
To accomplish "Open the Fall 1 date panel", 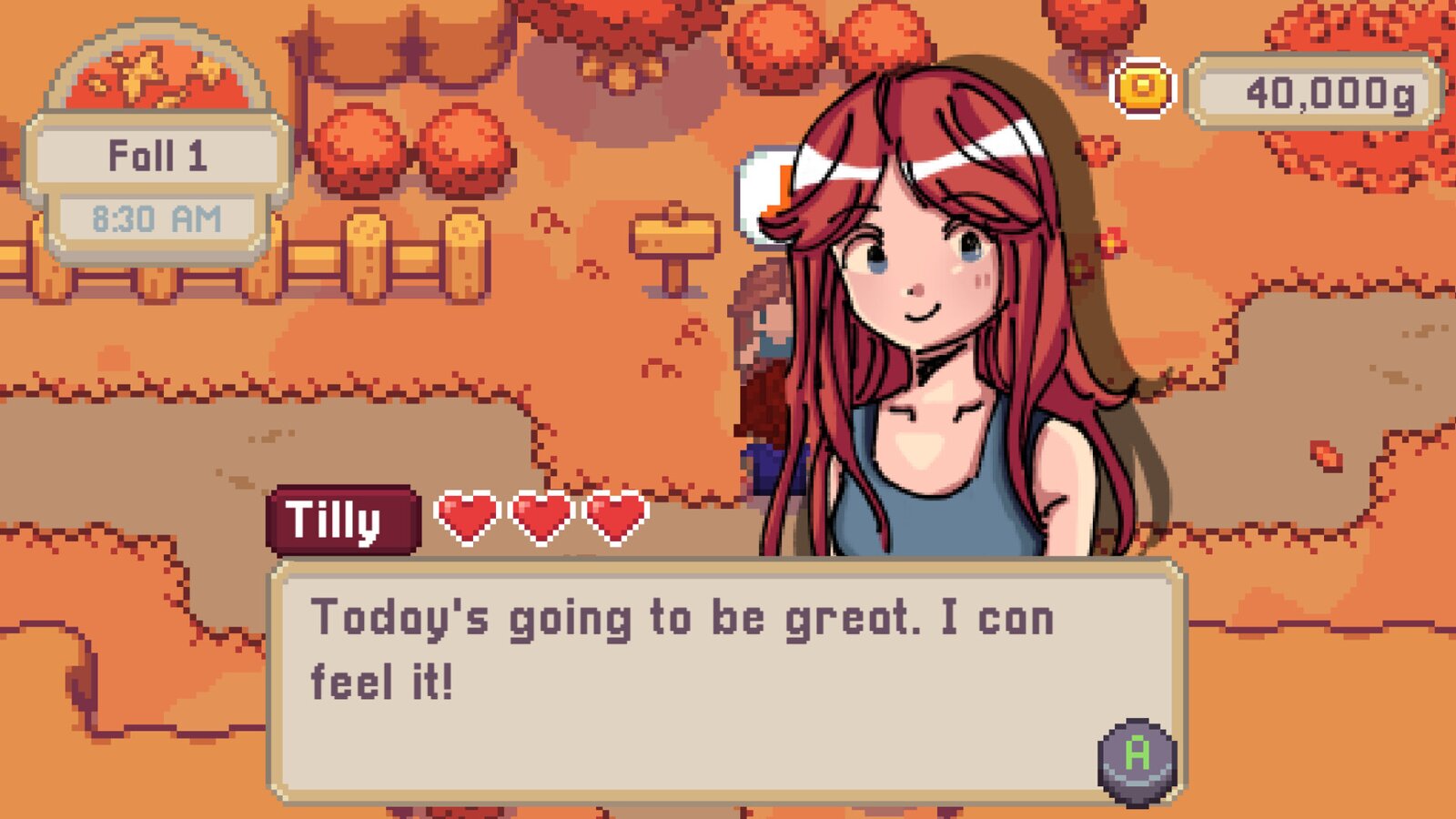I will pyautogui.click(x=157, y=155).
